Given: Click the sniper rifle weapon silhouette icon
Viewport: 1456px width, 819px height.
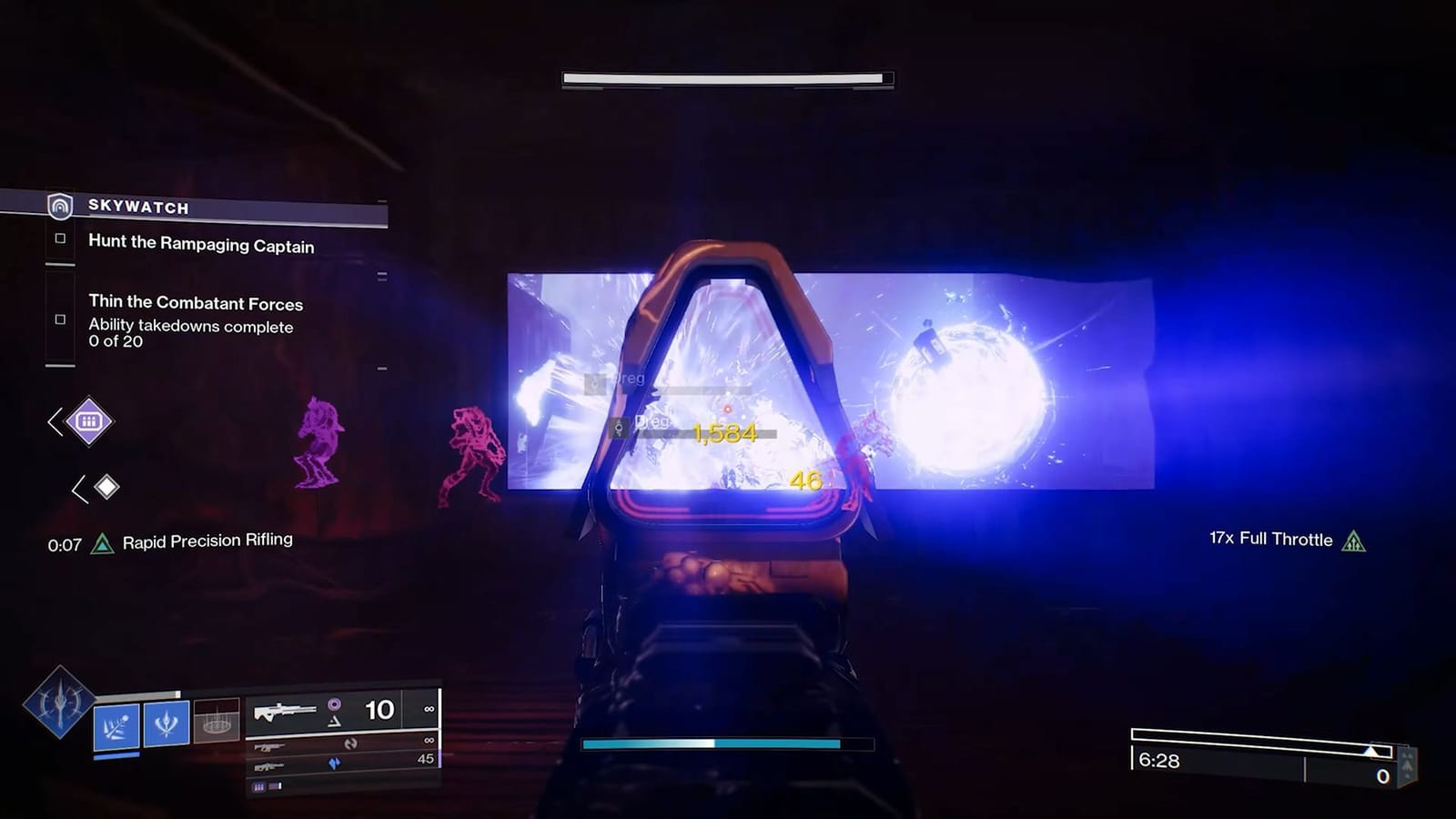Looking at the screenshot, I should (x=285, y=711).
